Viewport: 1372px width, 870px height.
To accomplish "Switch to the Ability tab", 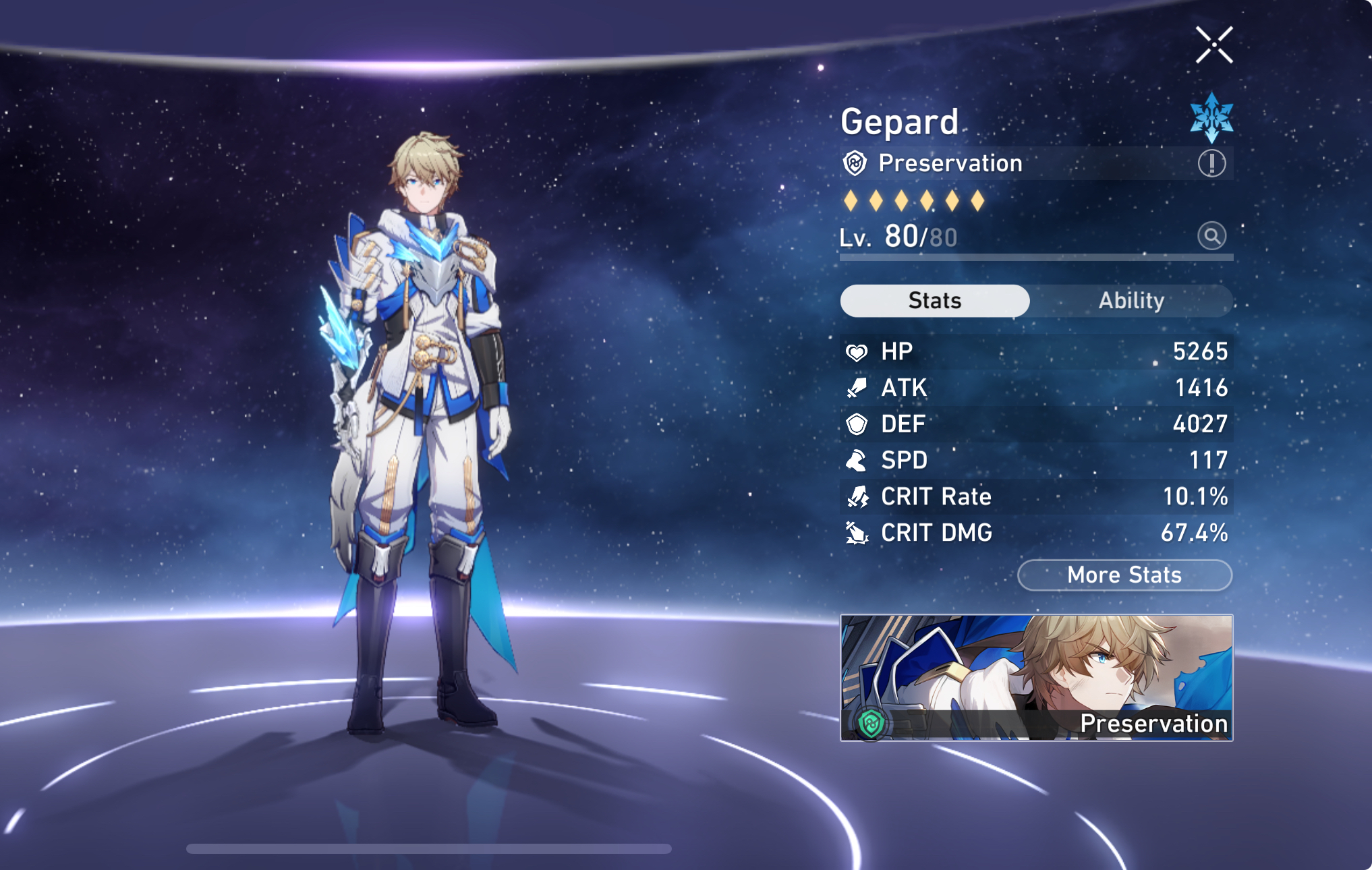I will click(1132, 301).
